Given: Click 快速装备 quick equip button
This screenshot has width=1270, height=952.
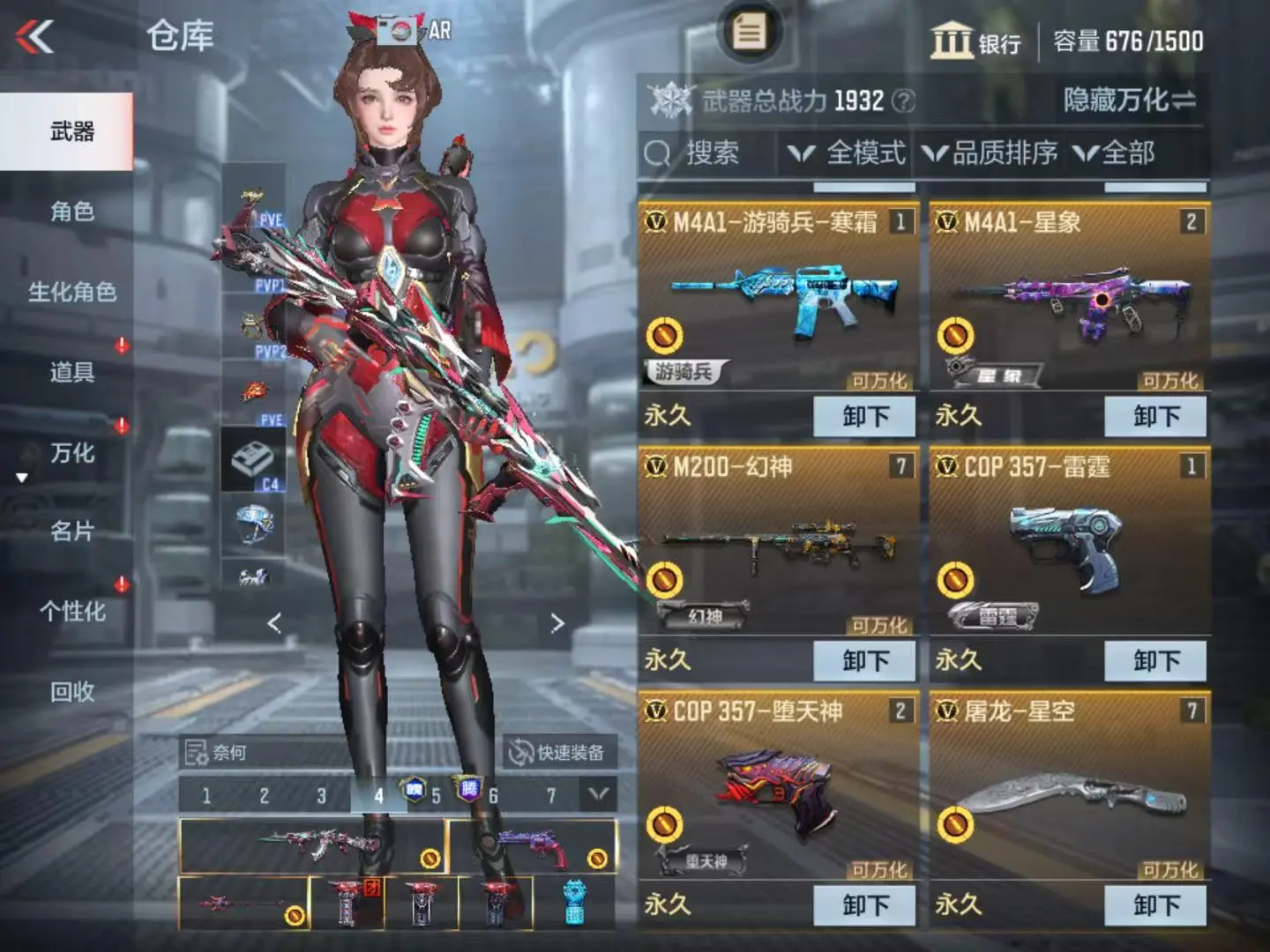Looking at the screenshot, I should tap(559, 753).
